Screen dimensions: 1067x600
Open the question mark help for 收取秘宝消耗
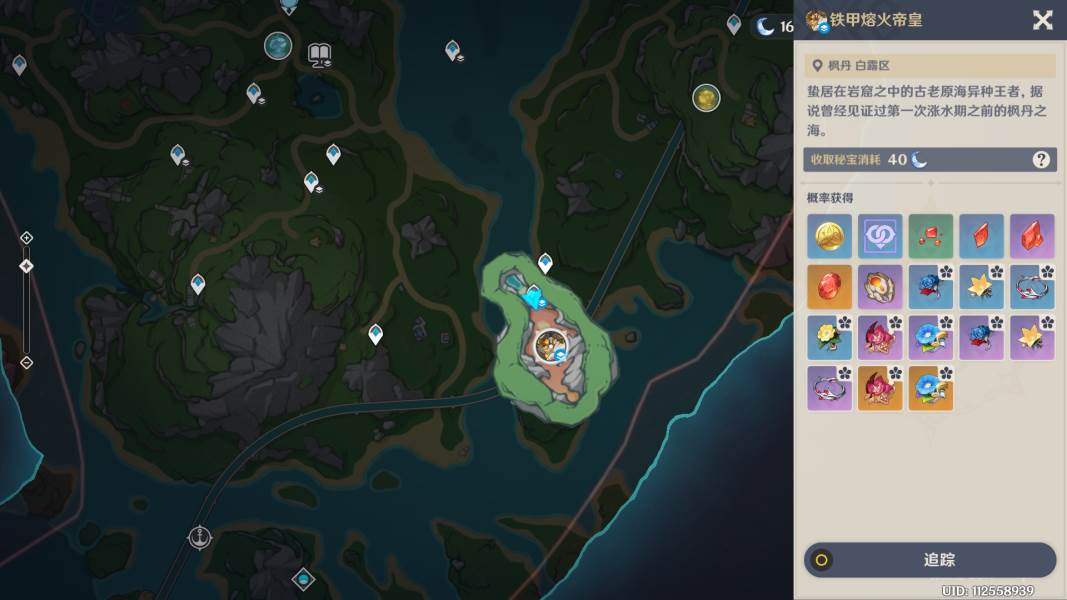1040,160
